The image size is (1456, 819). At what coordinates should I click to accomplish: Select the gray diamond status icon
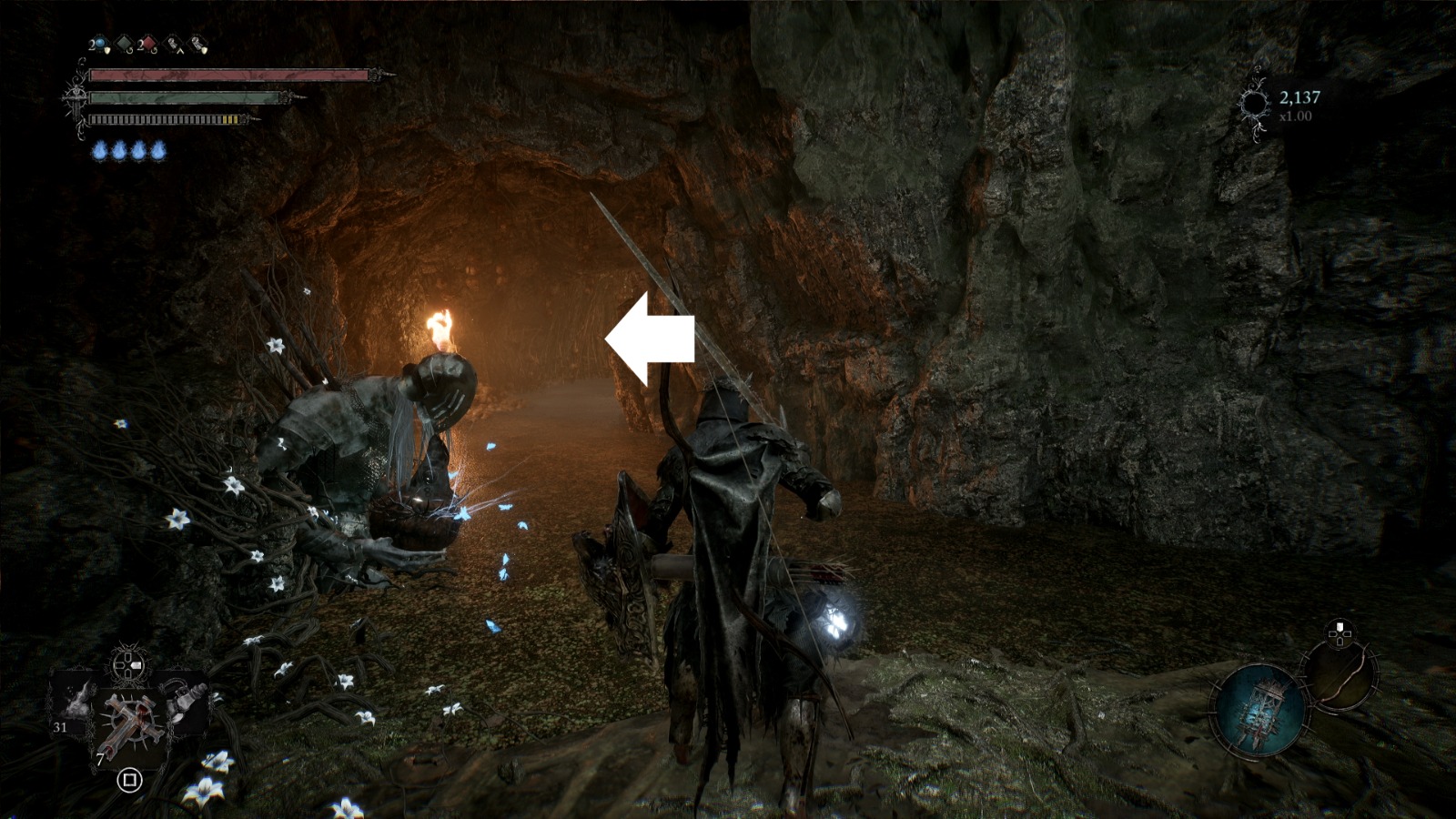pyautogui.click(x=123, y=43)
